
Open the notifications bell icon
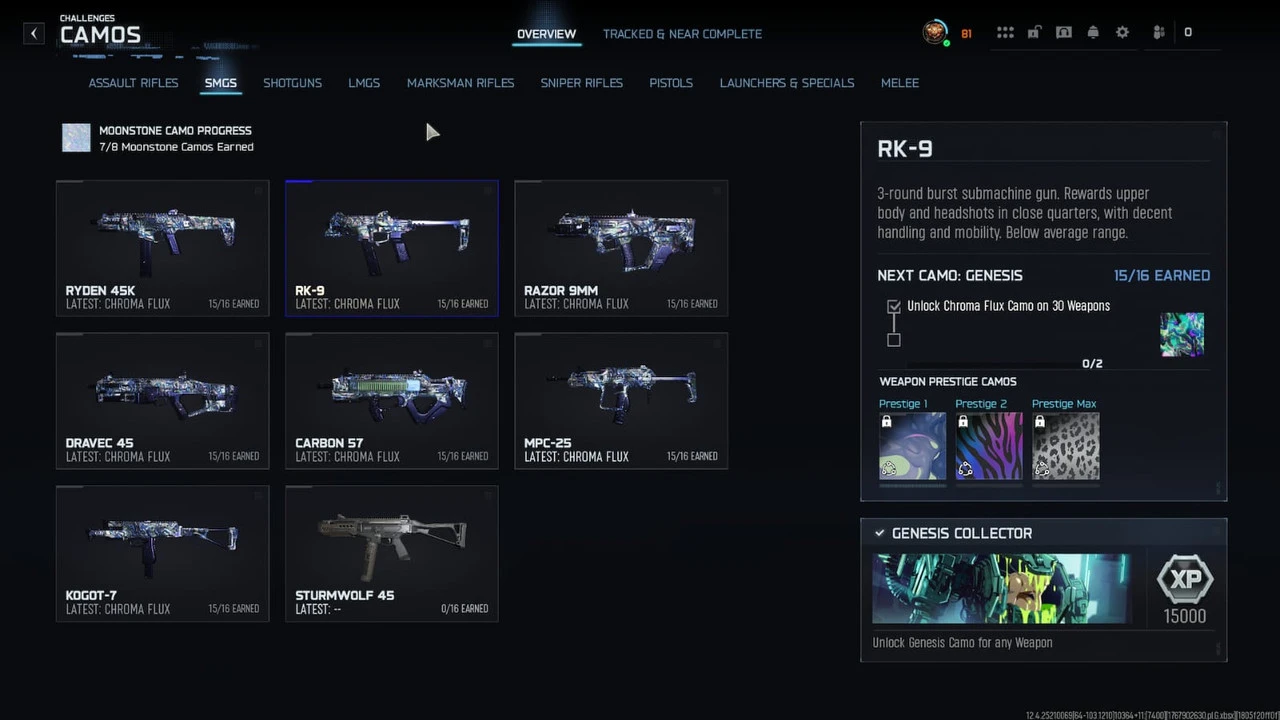pyautogui.click(x=1093, y=32)
